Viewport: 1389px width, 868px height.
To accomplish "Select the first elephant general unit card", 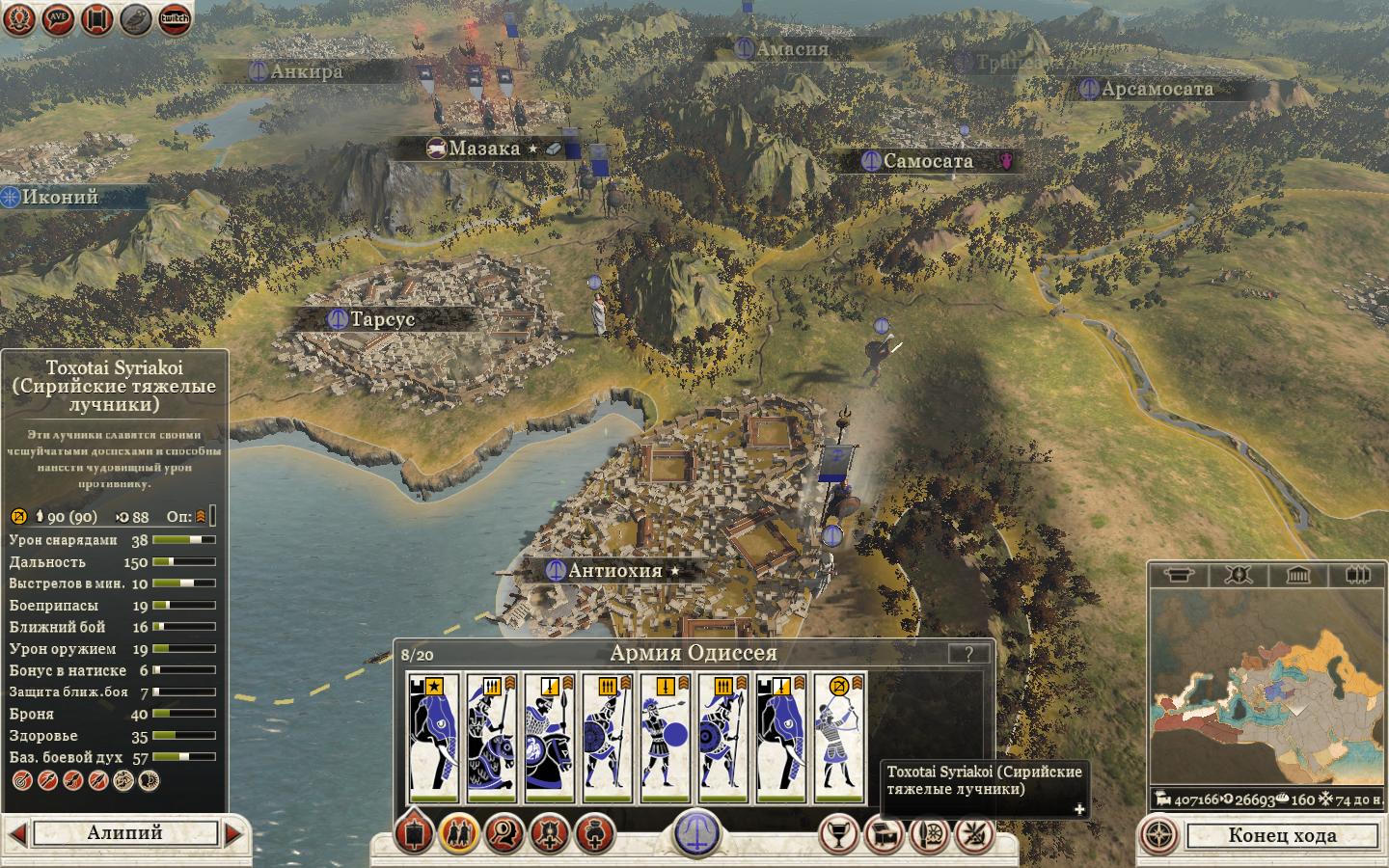I will tap(434, 738).
